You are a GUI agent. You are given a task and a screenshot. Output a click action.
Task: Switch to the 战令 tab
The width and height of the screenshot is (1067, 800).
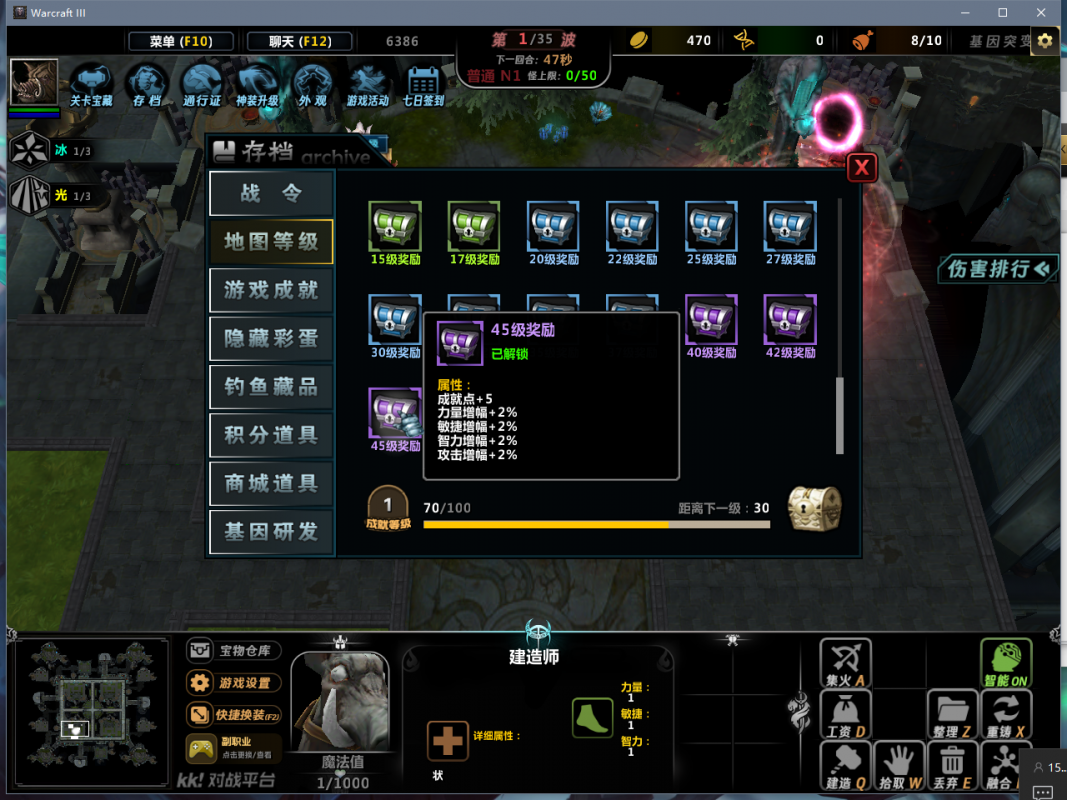click(271, 193)
